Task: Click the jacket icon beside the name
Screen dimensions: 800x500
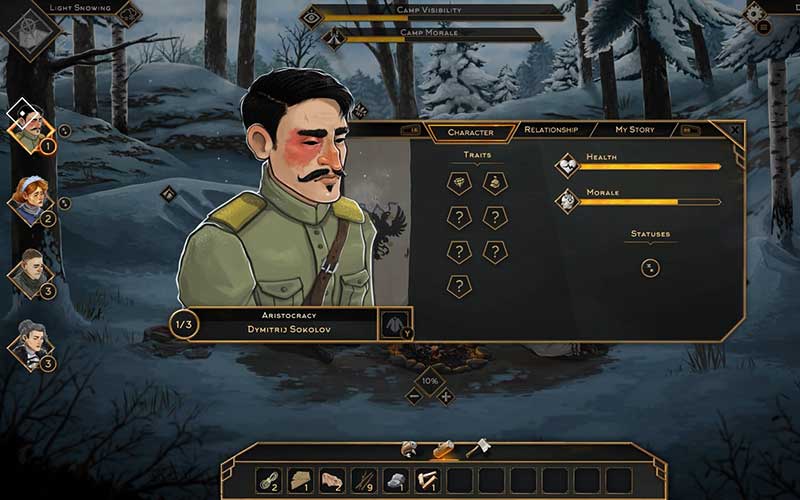Action: click(x=394, y=324)
